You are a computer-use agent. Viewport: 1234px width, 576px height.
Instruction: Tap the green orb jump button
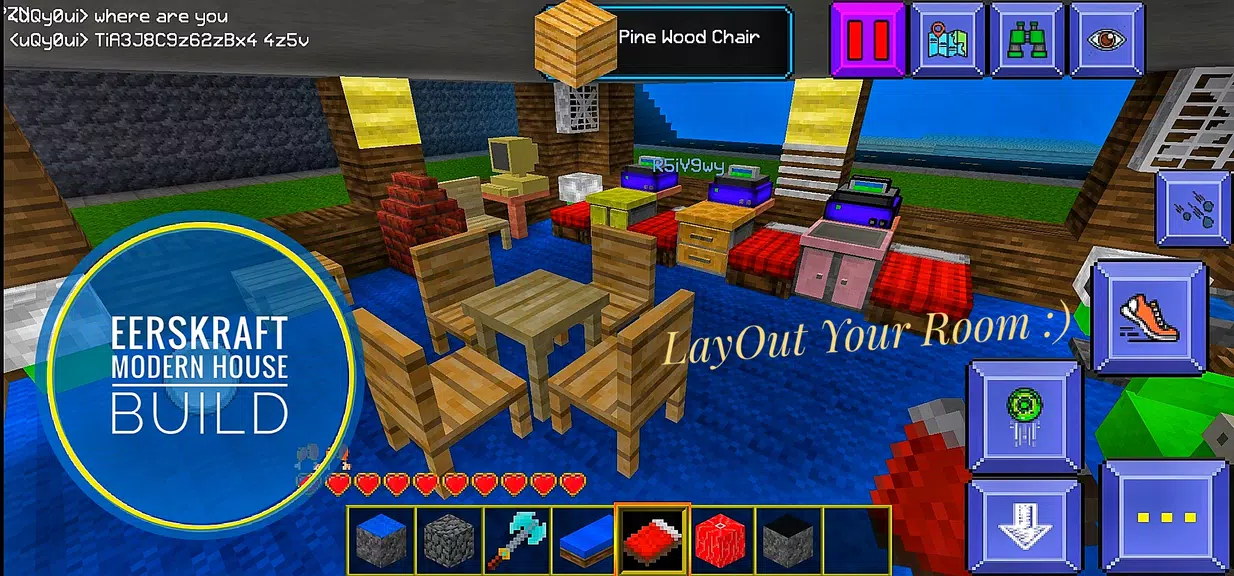[1025, 416]
